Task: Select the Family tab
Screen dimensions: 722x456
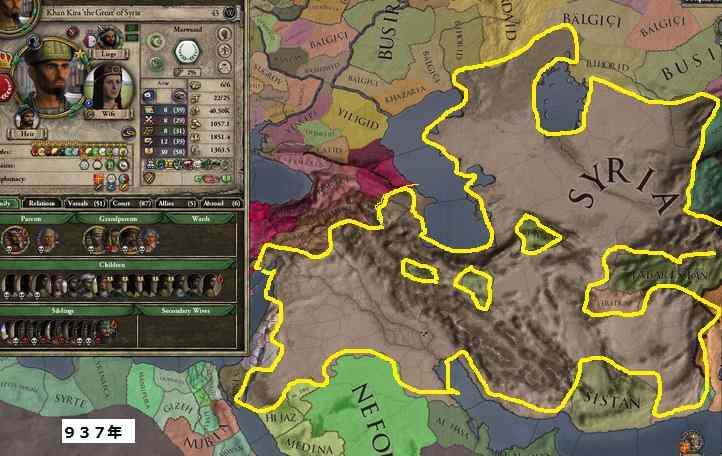Action: (8, 203)
